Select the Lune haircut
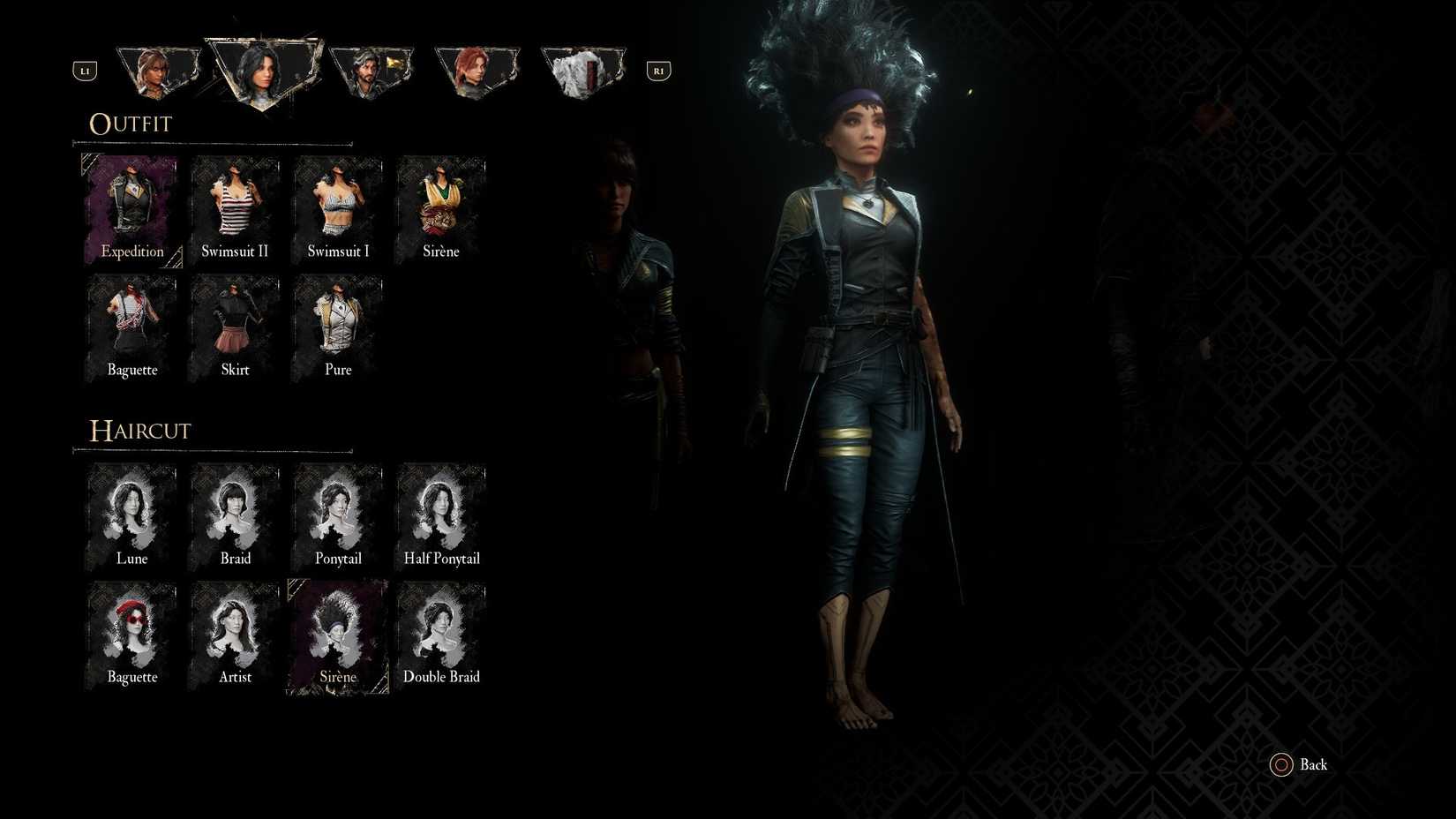1456x819 pixels. [131, 512]
